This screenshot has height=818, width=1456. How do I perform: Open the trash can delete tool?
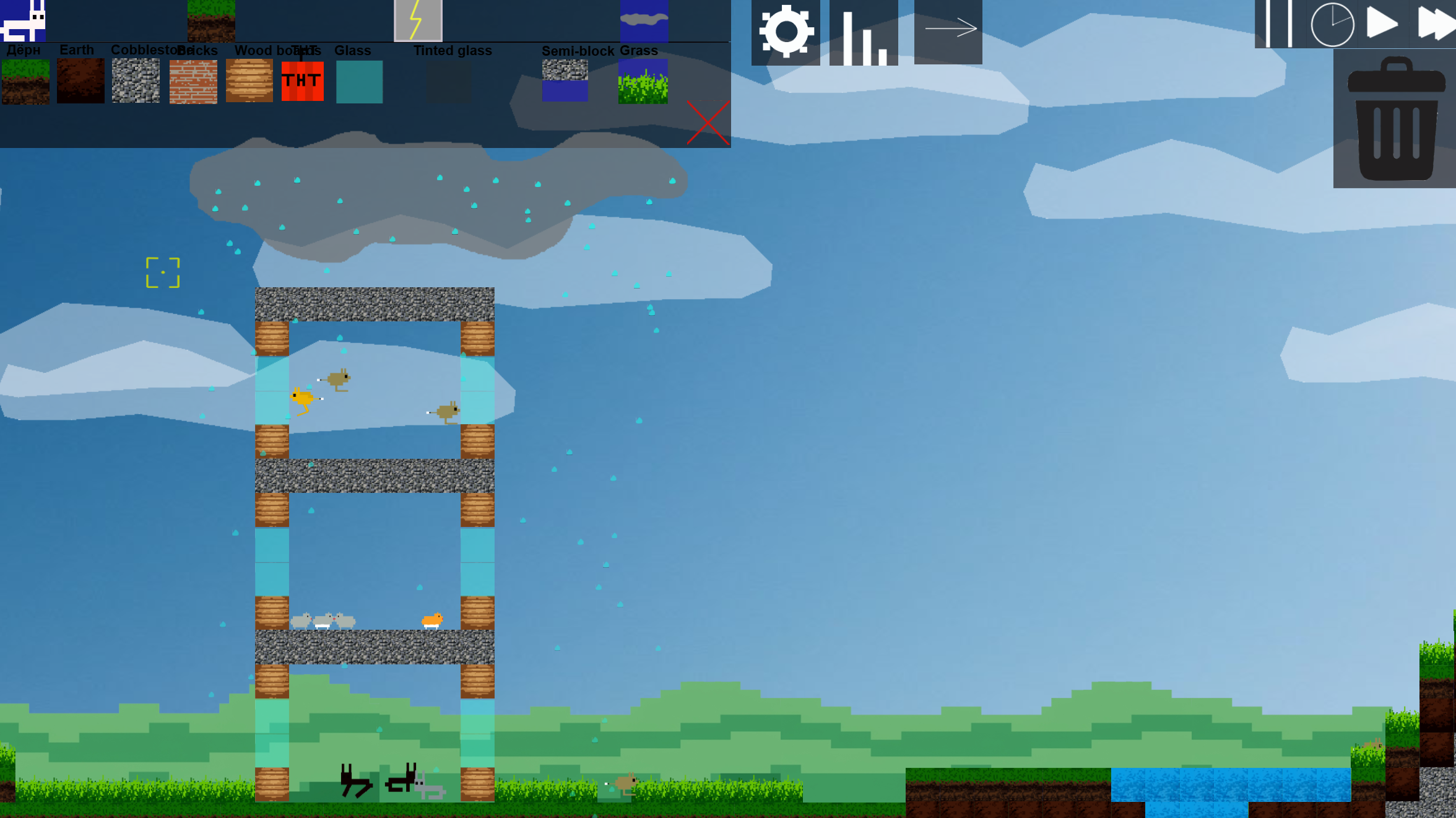[1396, 121]
